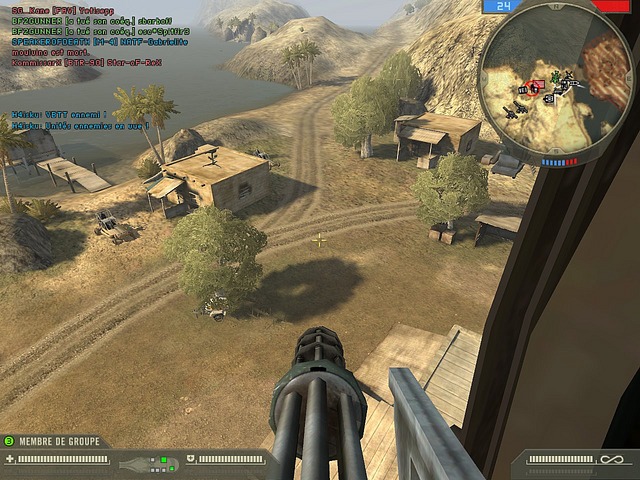Click the green squad number badge

coord(9,440)
